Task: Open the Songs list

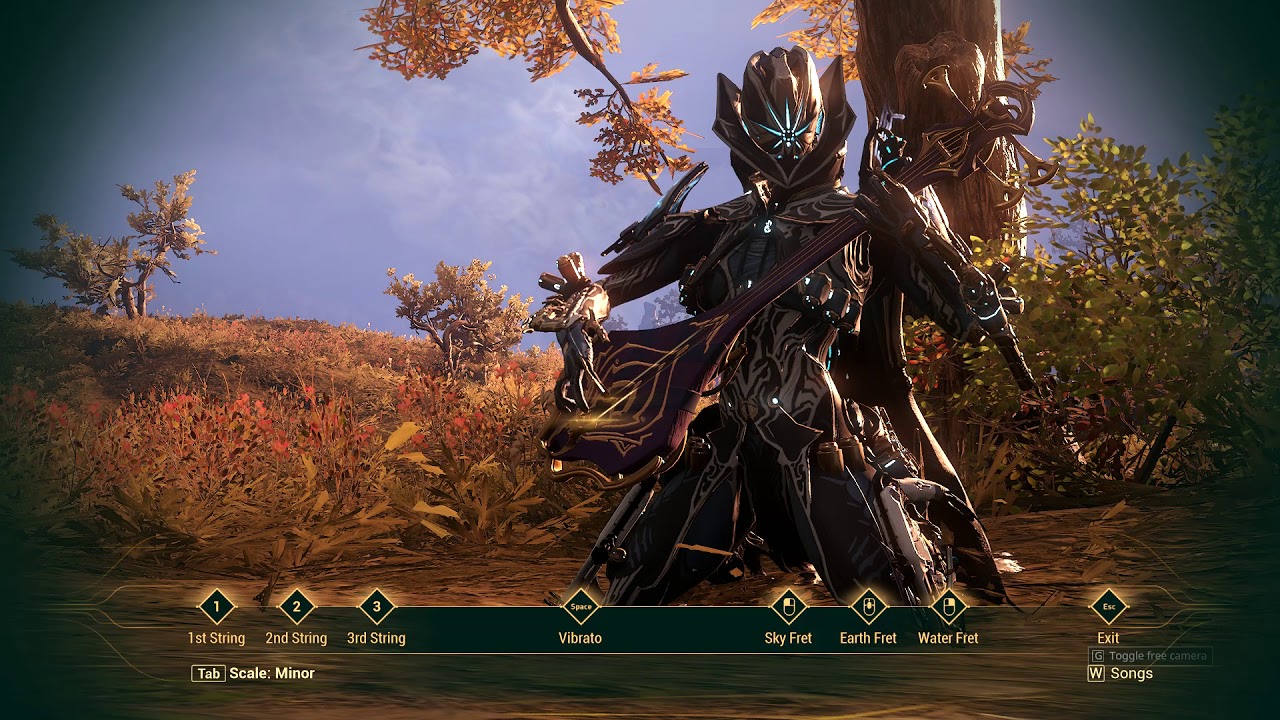Action: (x=1120, y=674)
